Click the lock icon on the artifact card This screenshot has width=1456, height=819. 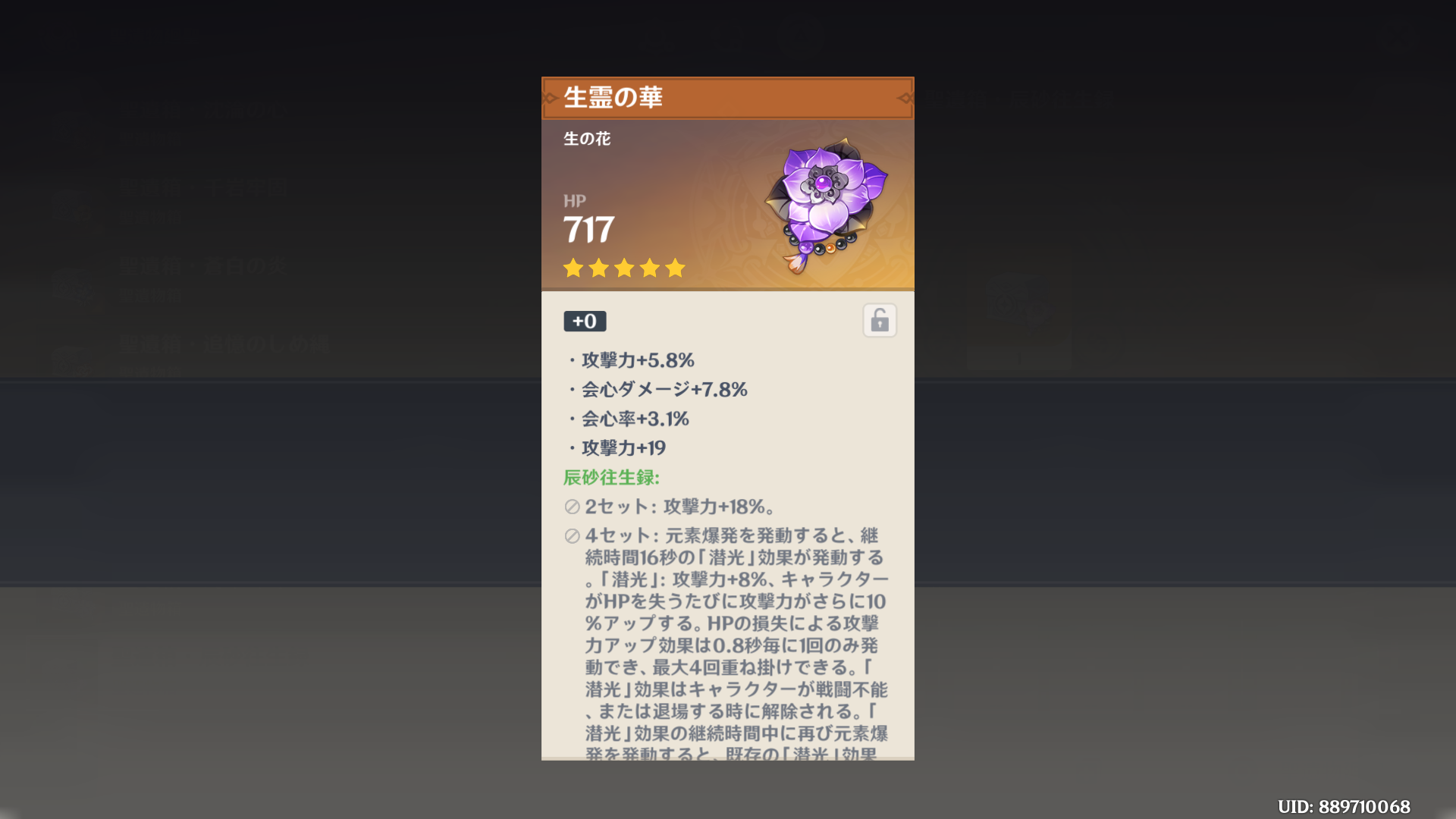tap(879, 319)
